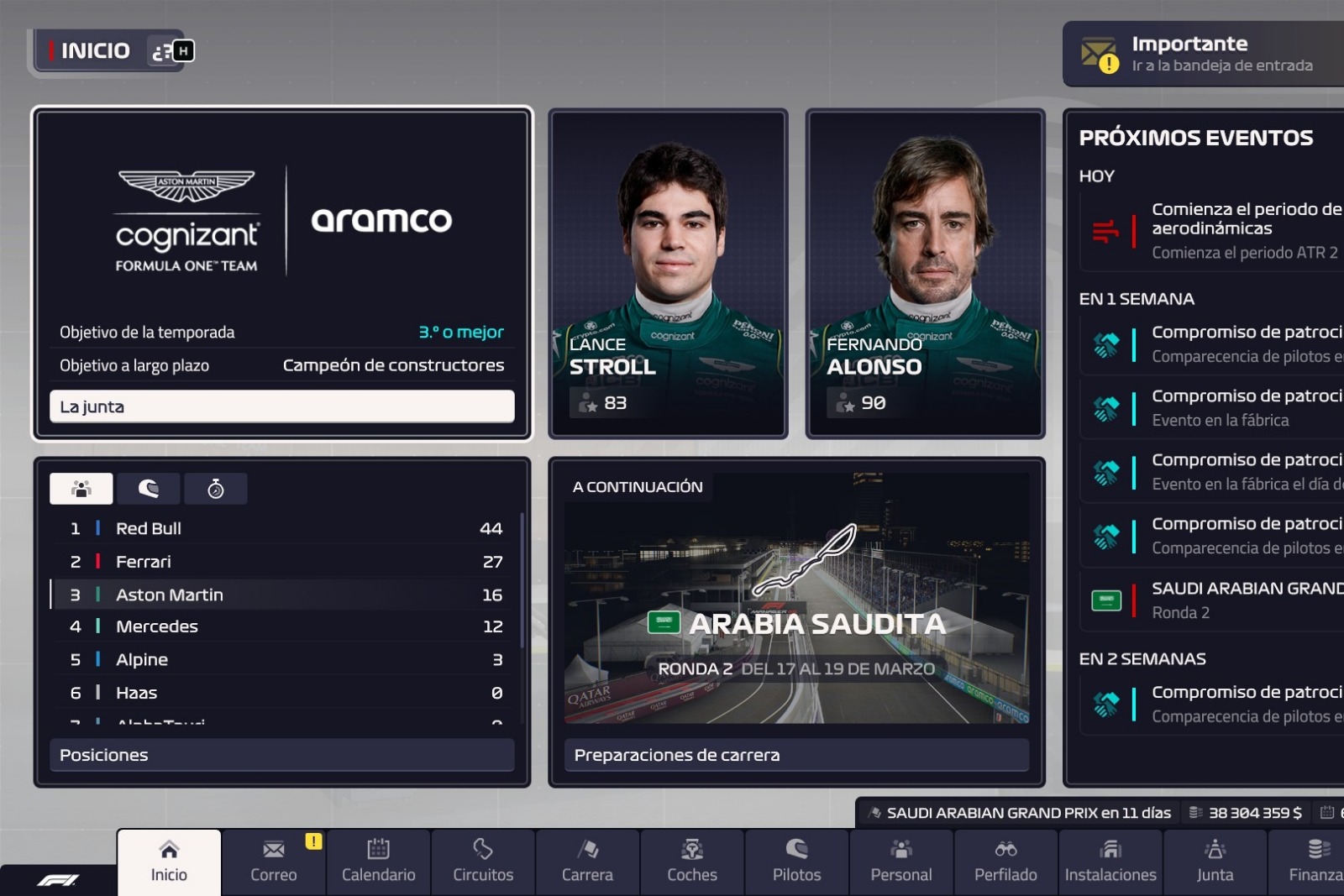The height and width of the screenshot is (896, 1344).
Task: Open Correo from bottom navigation
Action: 274,862
